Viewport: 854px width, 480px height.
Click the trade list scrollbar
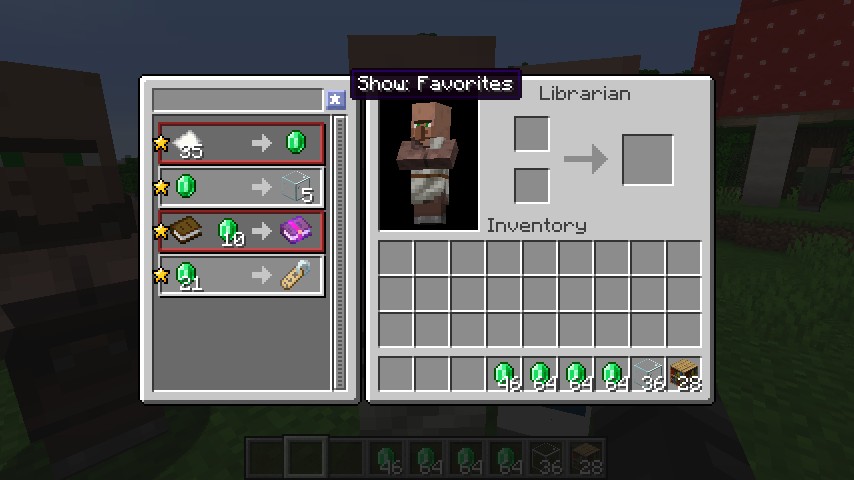pos(339,250)
